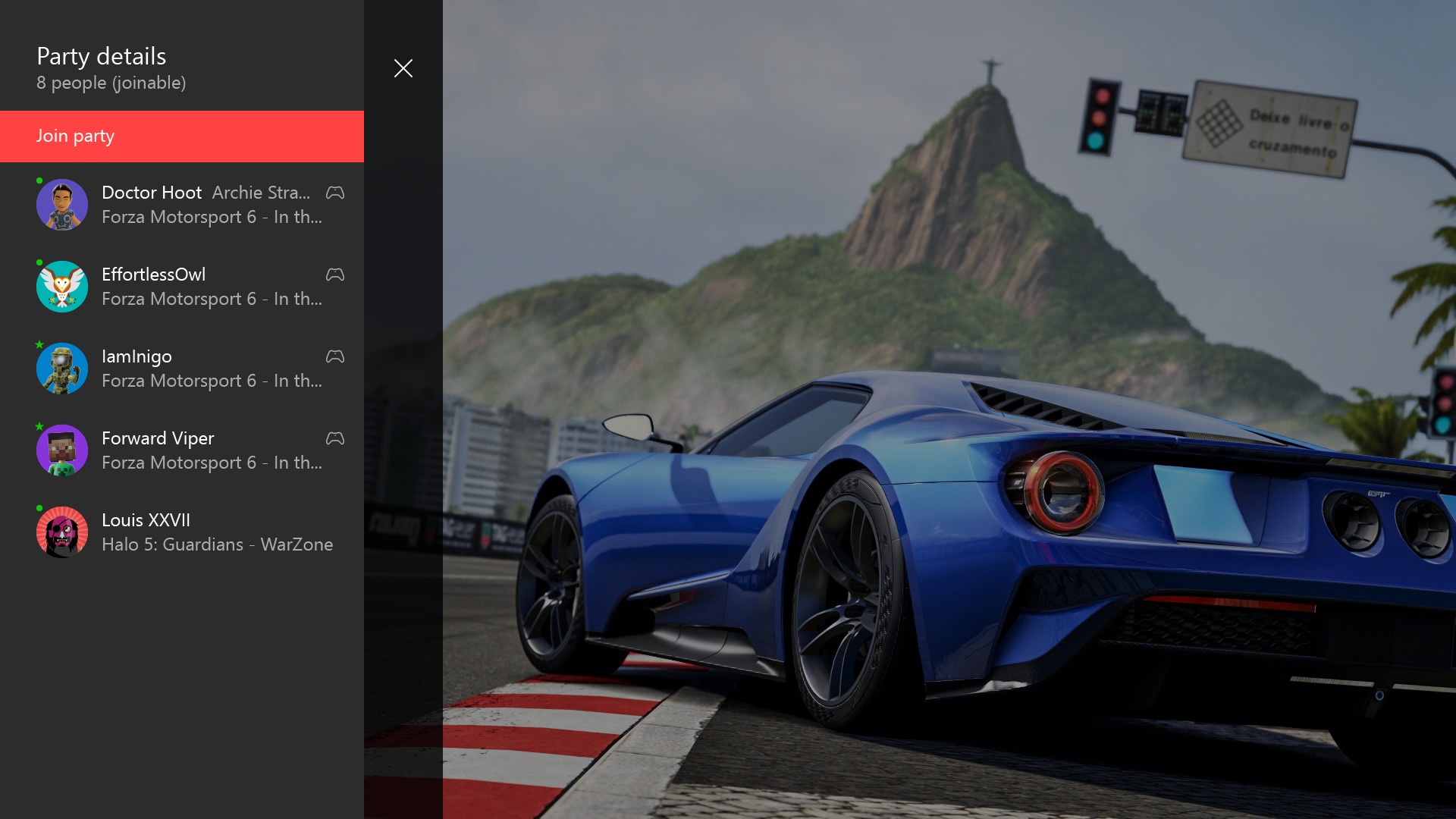The image size is (1456, 819).
Task: Click IamInigo's controller icon to join his game
Action: [334, 356]
